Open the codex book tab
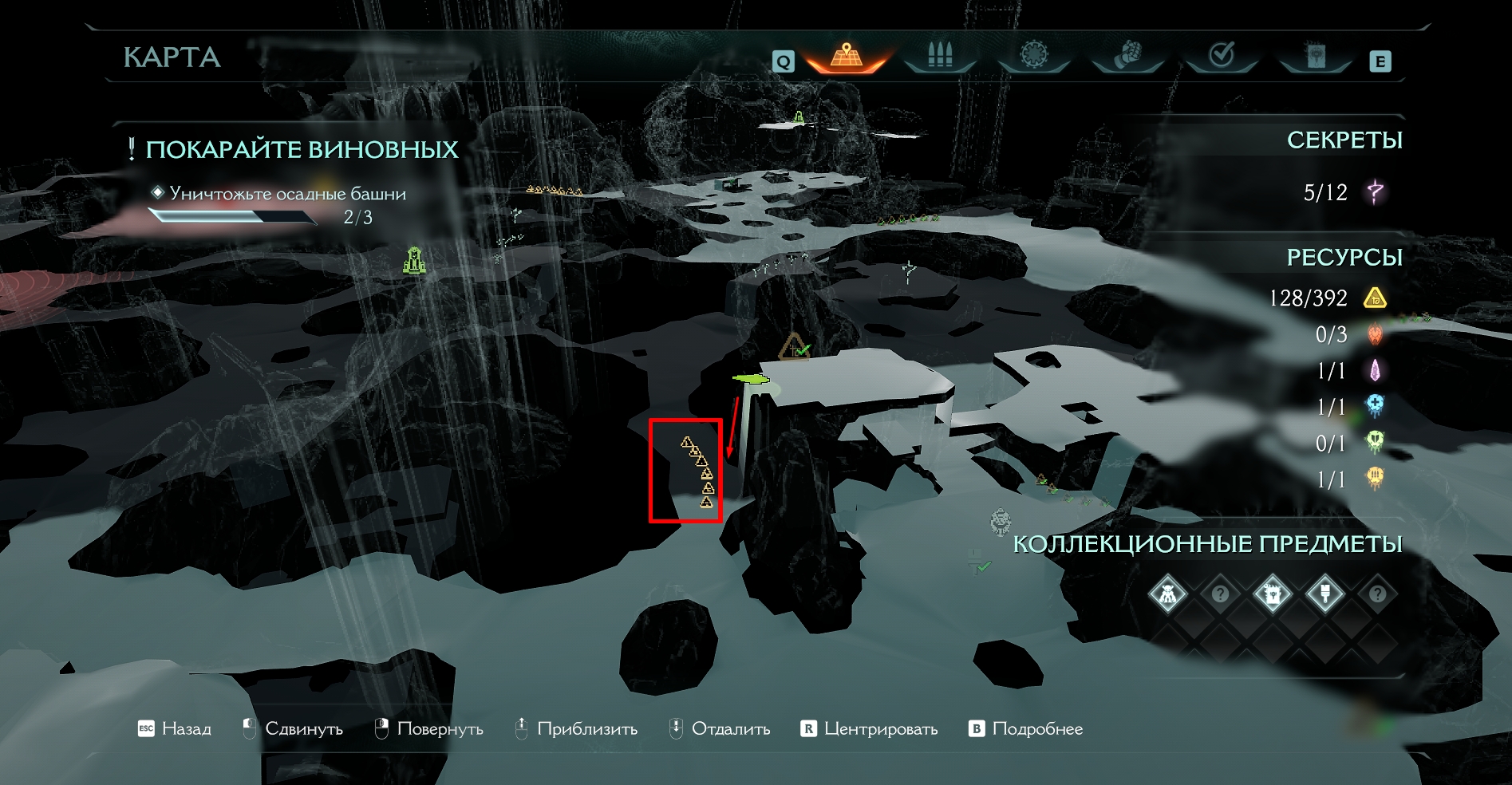This screenshot has width=1512, height=785. (x=1315, y=56)
